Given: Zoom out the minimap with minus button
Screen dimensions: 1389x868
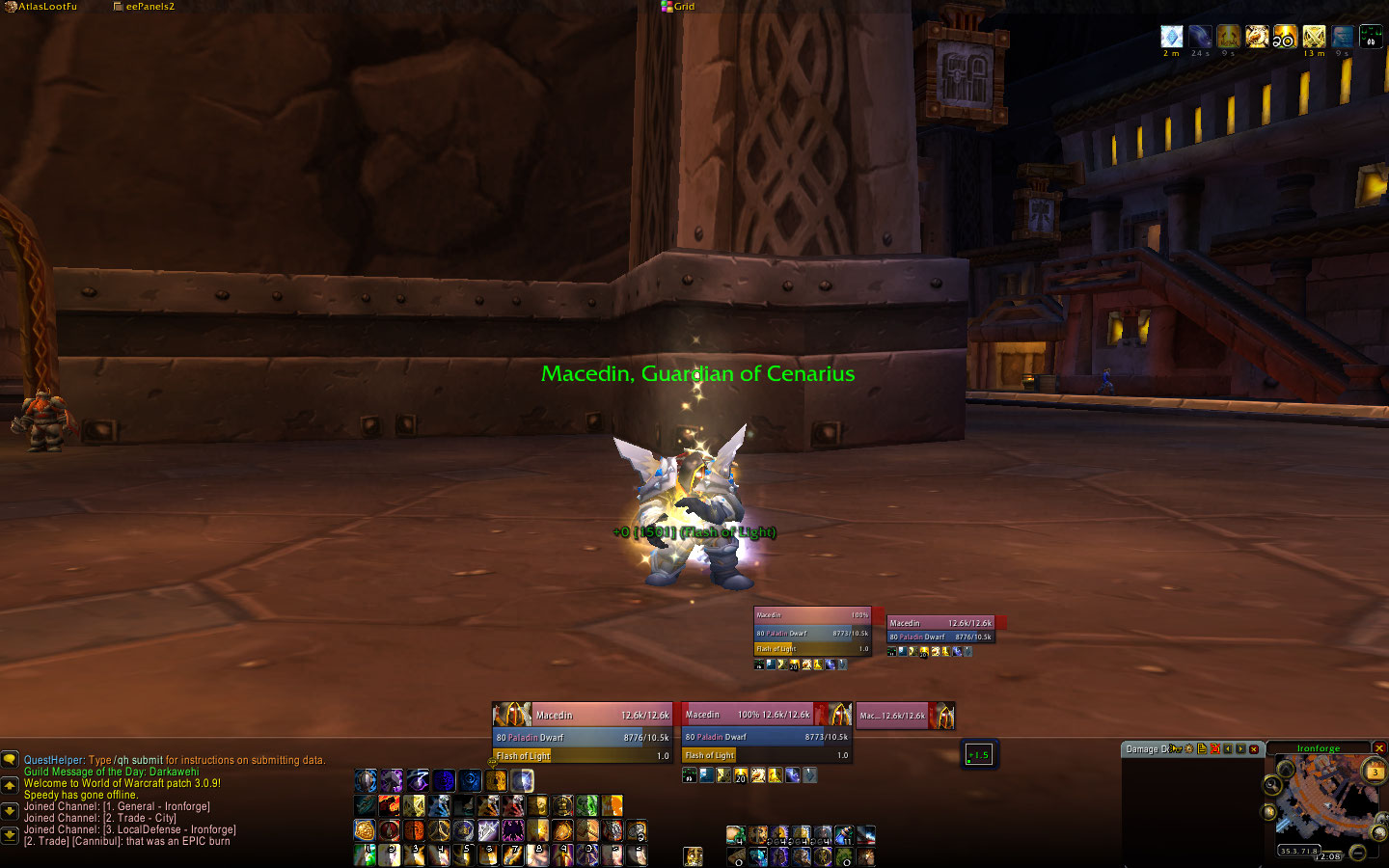Looking at the screenshot, I should (1357, 852).
